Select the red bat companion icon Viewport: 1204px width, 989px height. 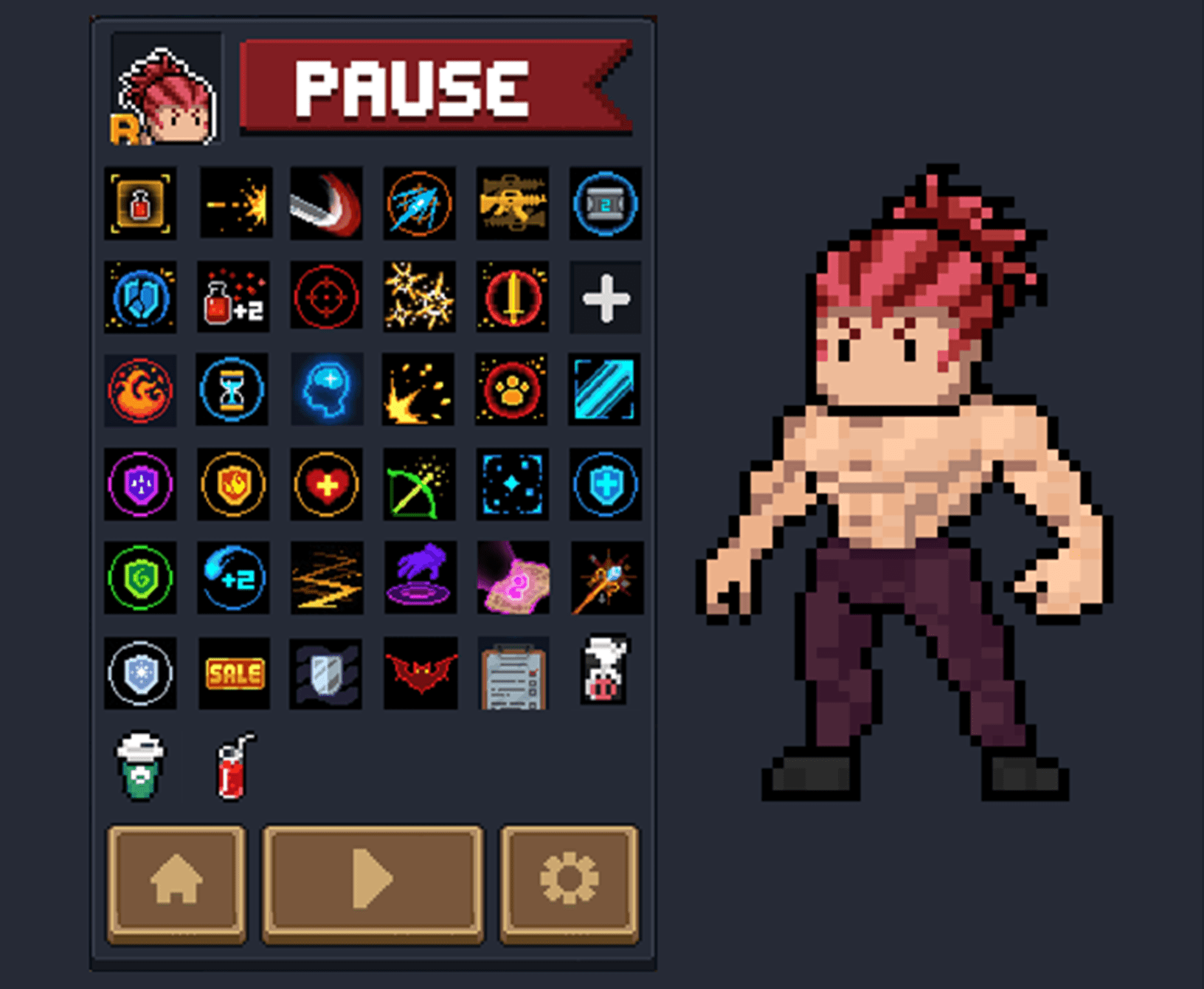(x=419, y=672)
